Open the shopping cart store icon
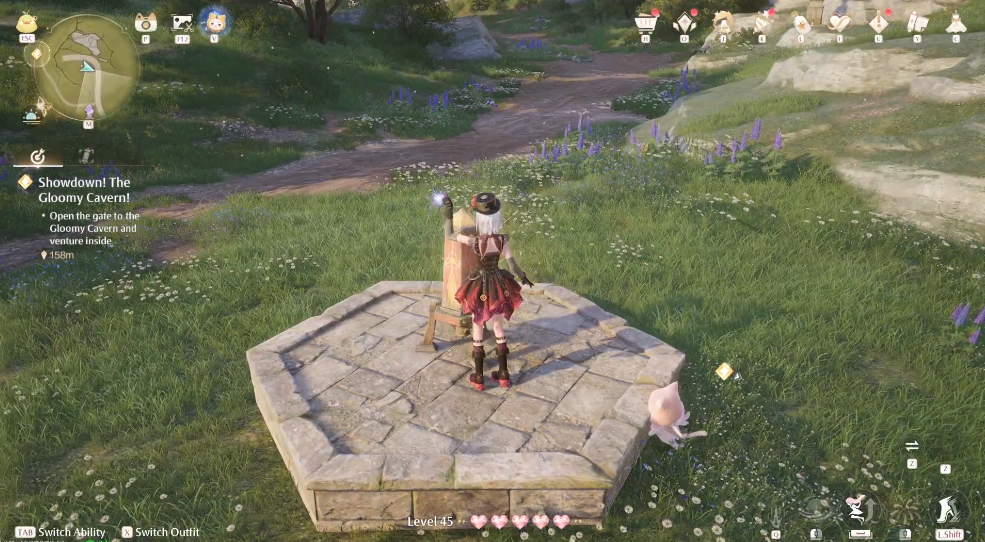Screen dimensions: 985x542 [646, 22]
